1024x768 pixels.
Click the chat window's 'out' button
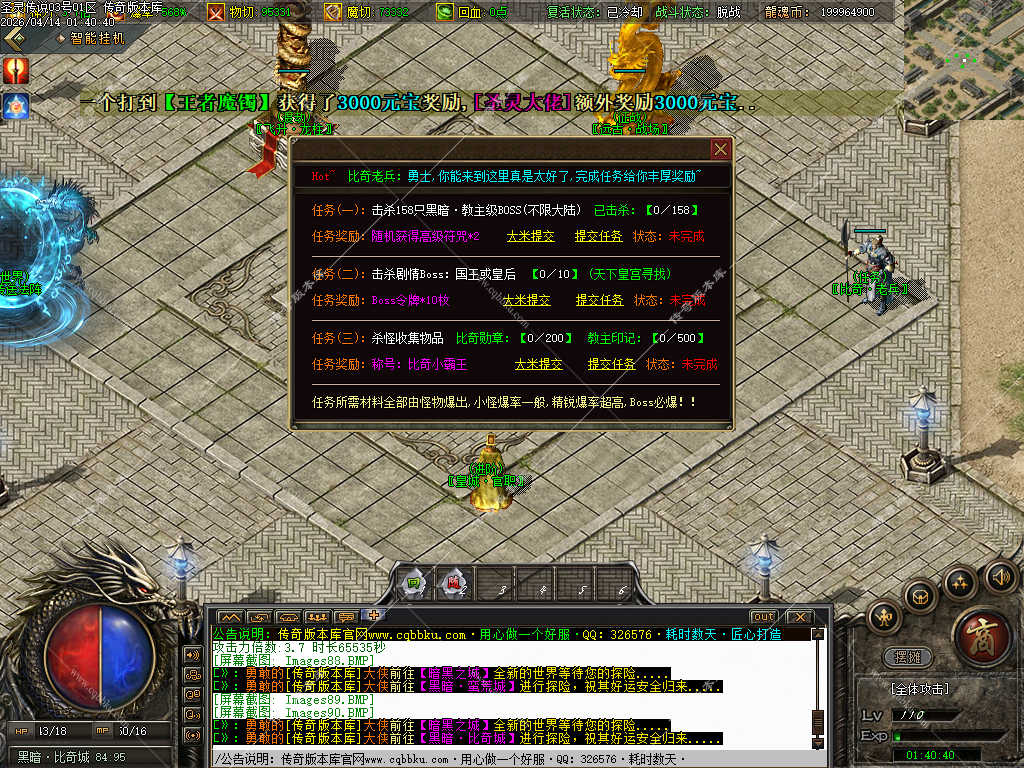click(764, 616)
